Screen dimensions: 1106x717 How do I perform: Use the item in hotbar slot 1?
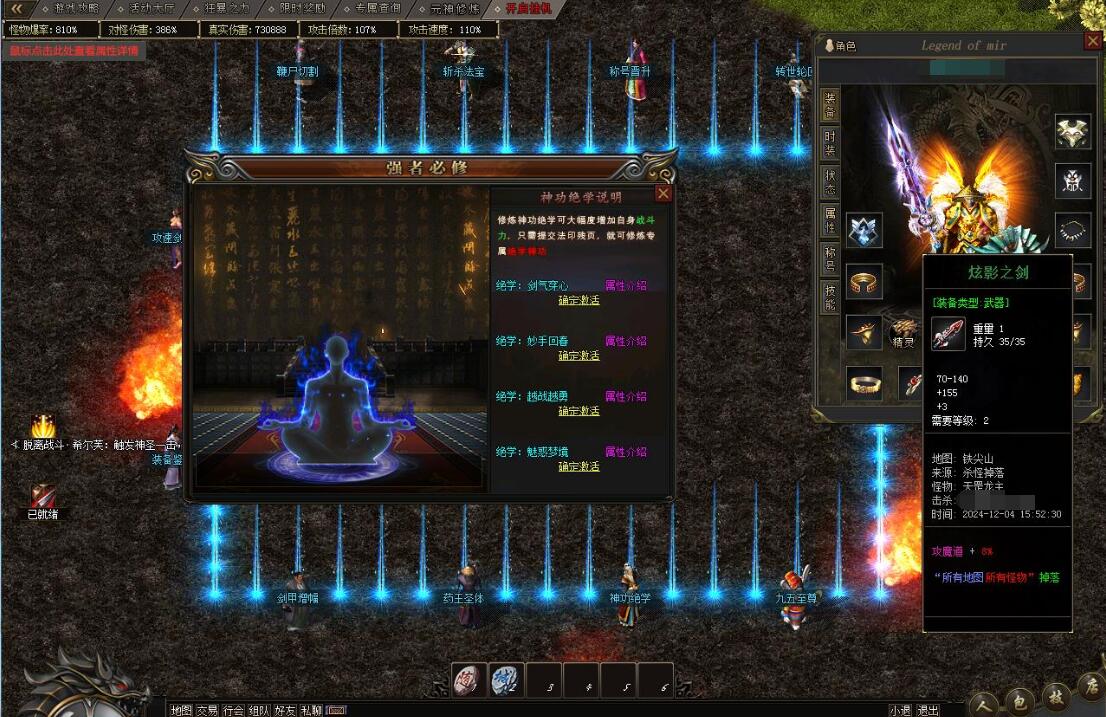pos(468,680)
